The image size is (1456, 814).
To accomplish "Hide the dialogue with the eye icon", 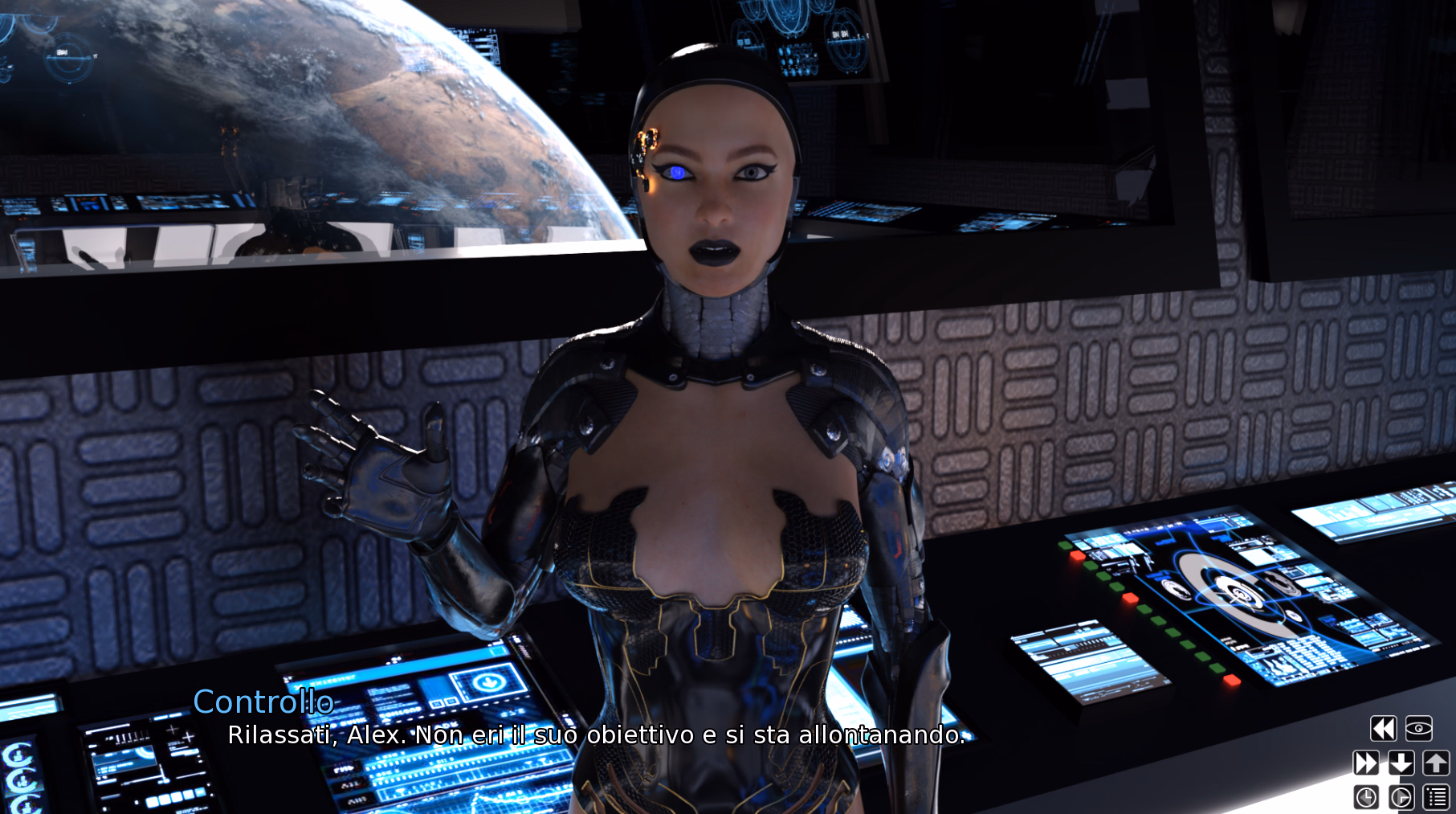I will [x=1418, y=729].
